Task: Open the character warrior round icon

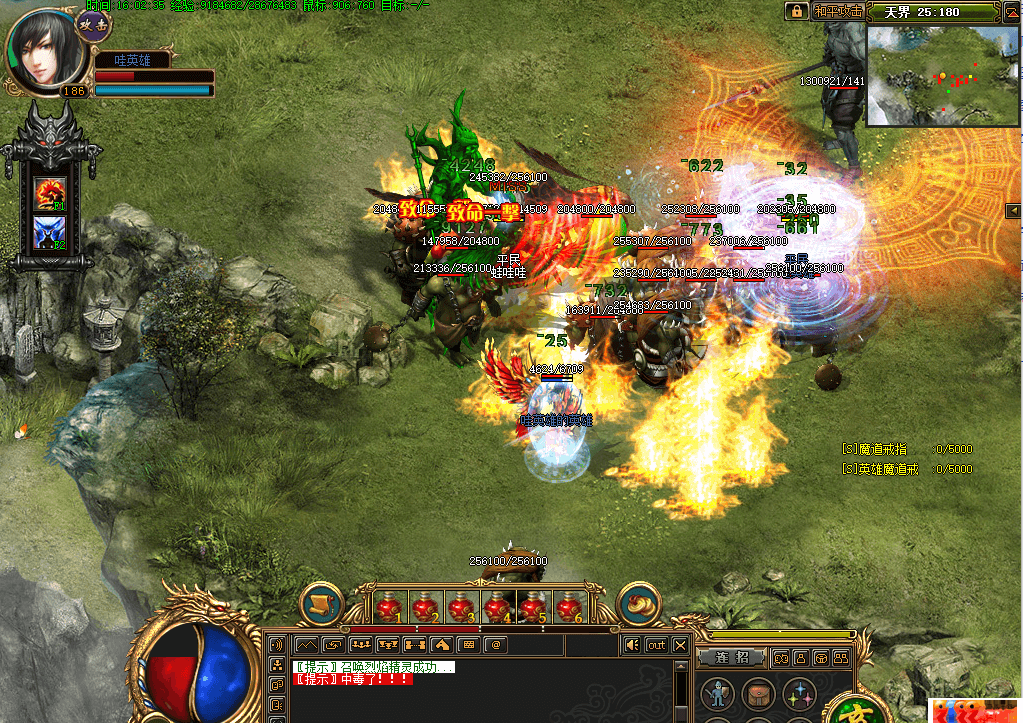Action: click(716, 694)
